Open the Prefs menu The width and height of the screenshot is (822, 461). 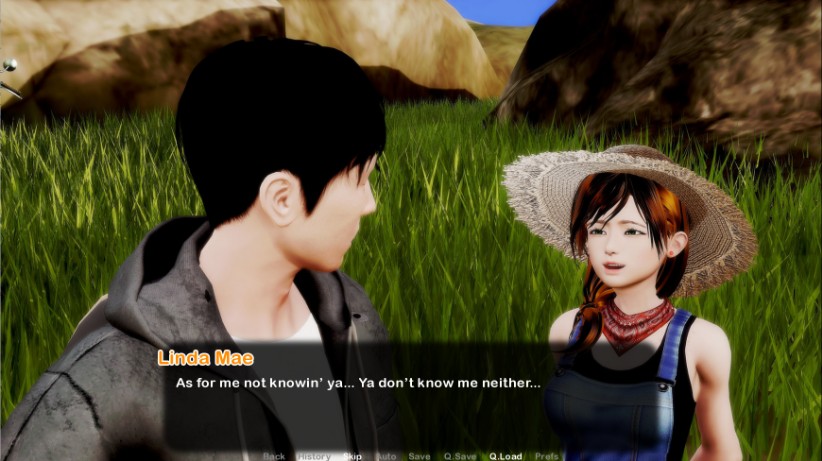[547, 456]
